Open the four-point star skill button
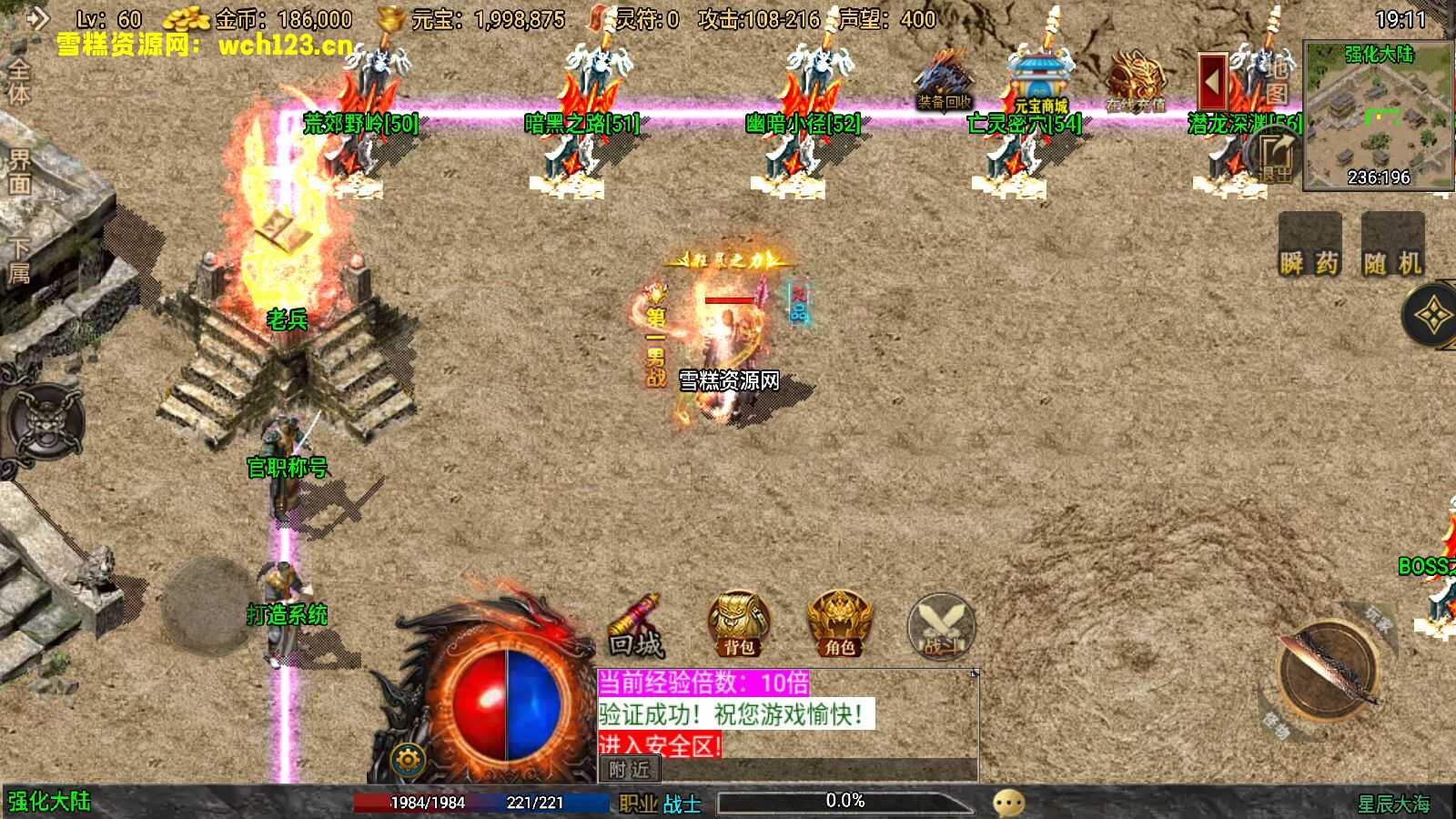 (x=1432, y=317)
